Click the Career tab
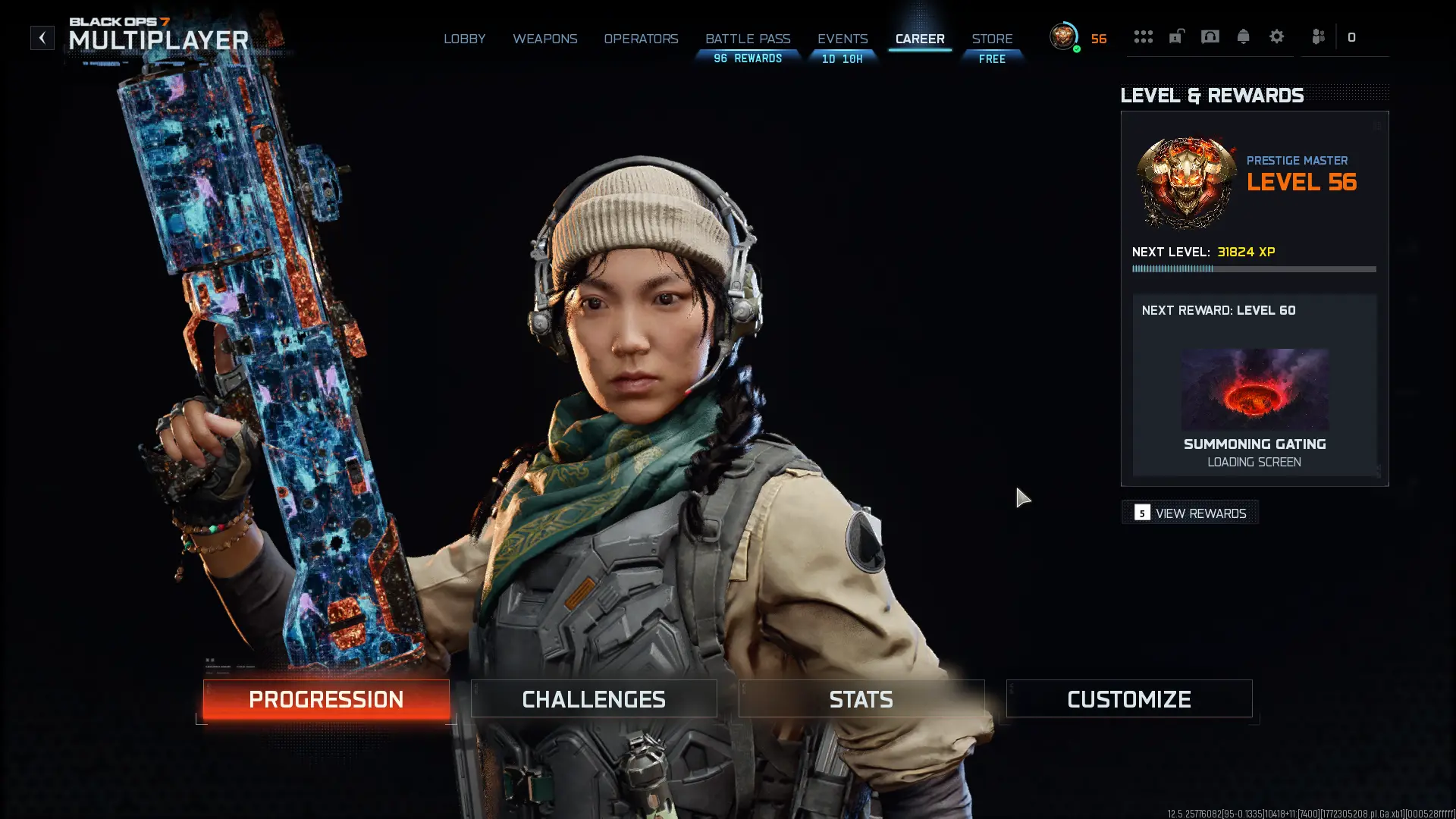The height and width of the screenshot is (819, 1456). click(x=920, y=39)
